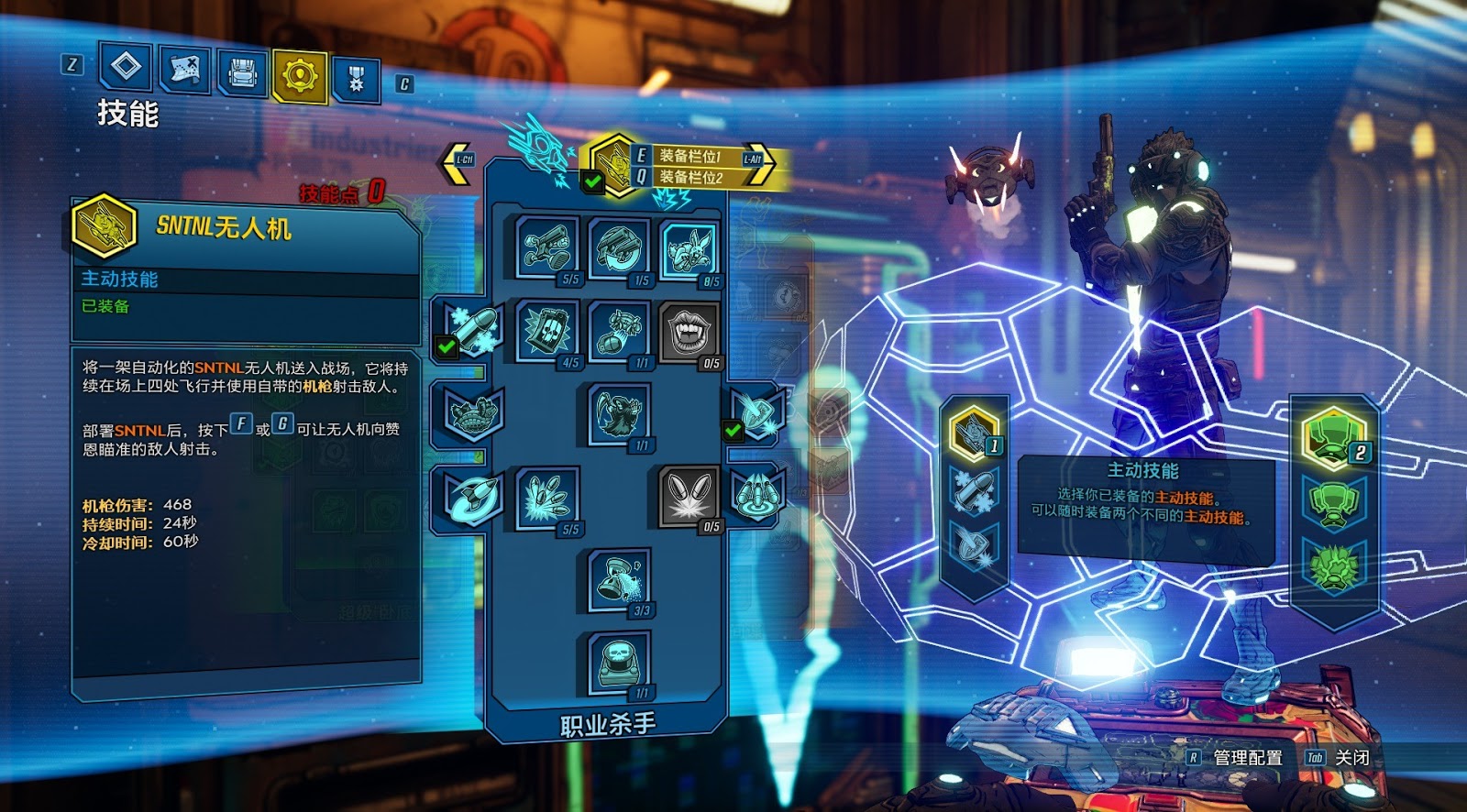This screenshot has height=812, width=1467.
Task: Switch to the backpack inventory tab
Action: [x=242, y=72]
